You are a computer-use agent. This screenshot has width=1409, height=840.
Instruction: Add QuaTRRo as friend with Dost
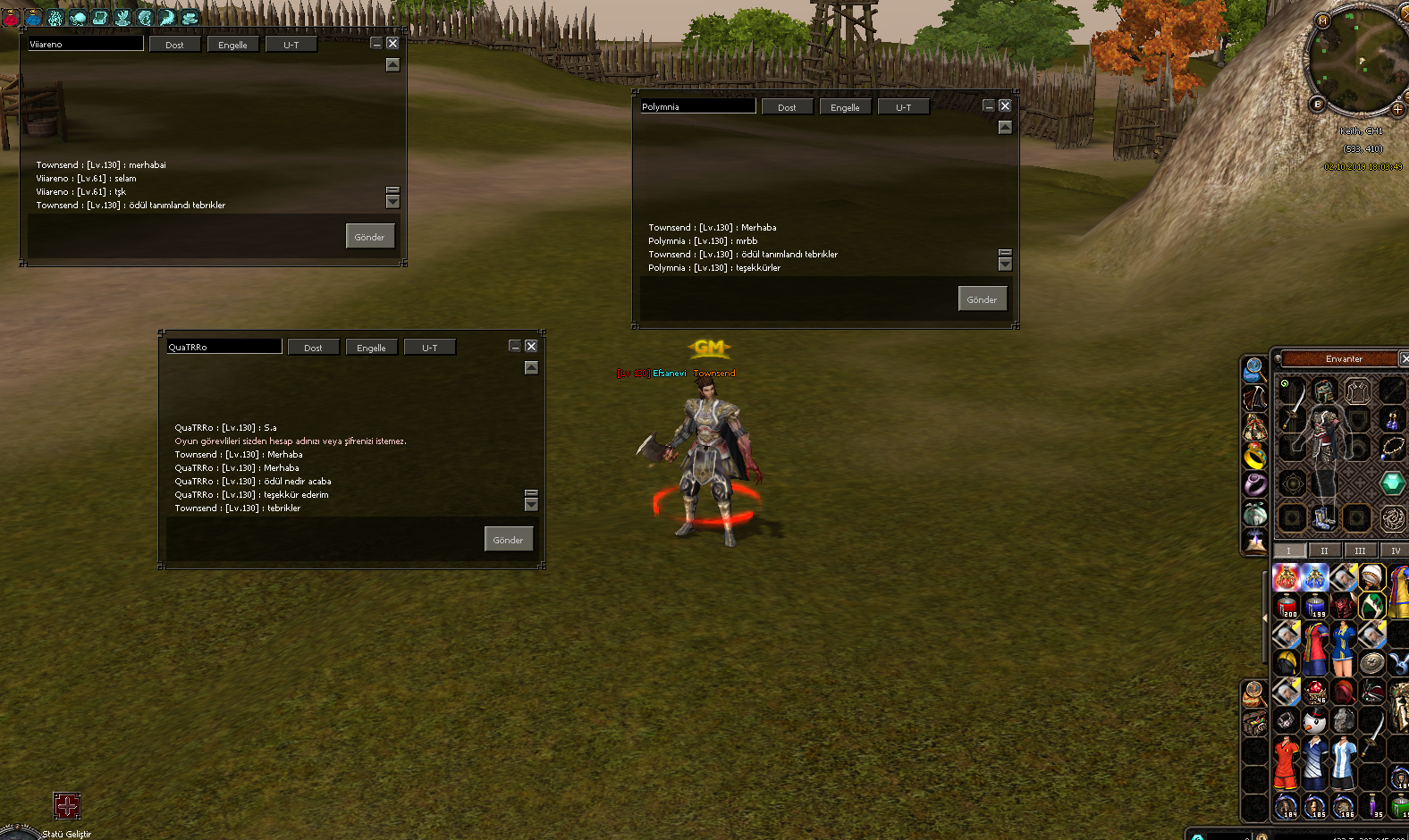tap(313, 348)
